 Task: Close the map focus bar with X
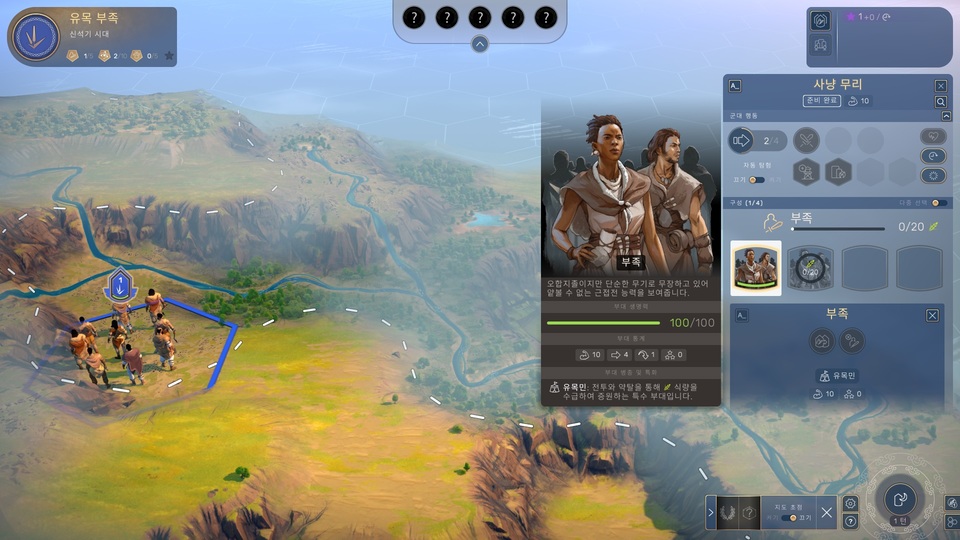point(827,513)
